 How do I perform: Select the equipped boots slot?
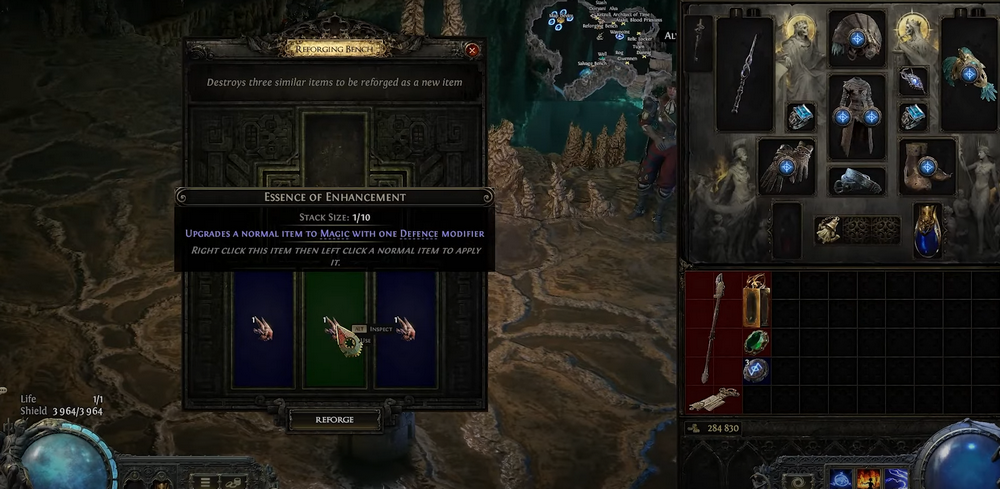point(927,165)
